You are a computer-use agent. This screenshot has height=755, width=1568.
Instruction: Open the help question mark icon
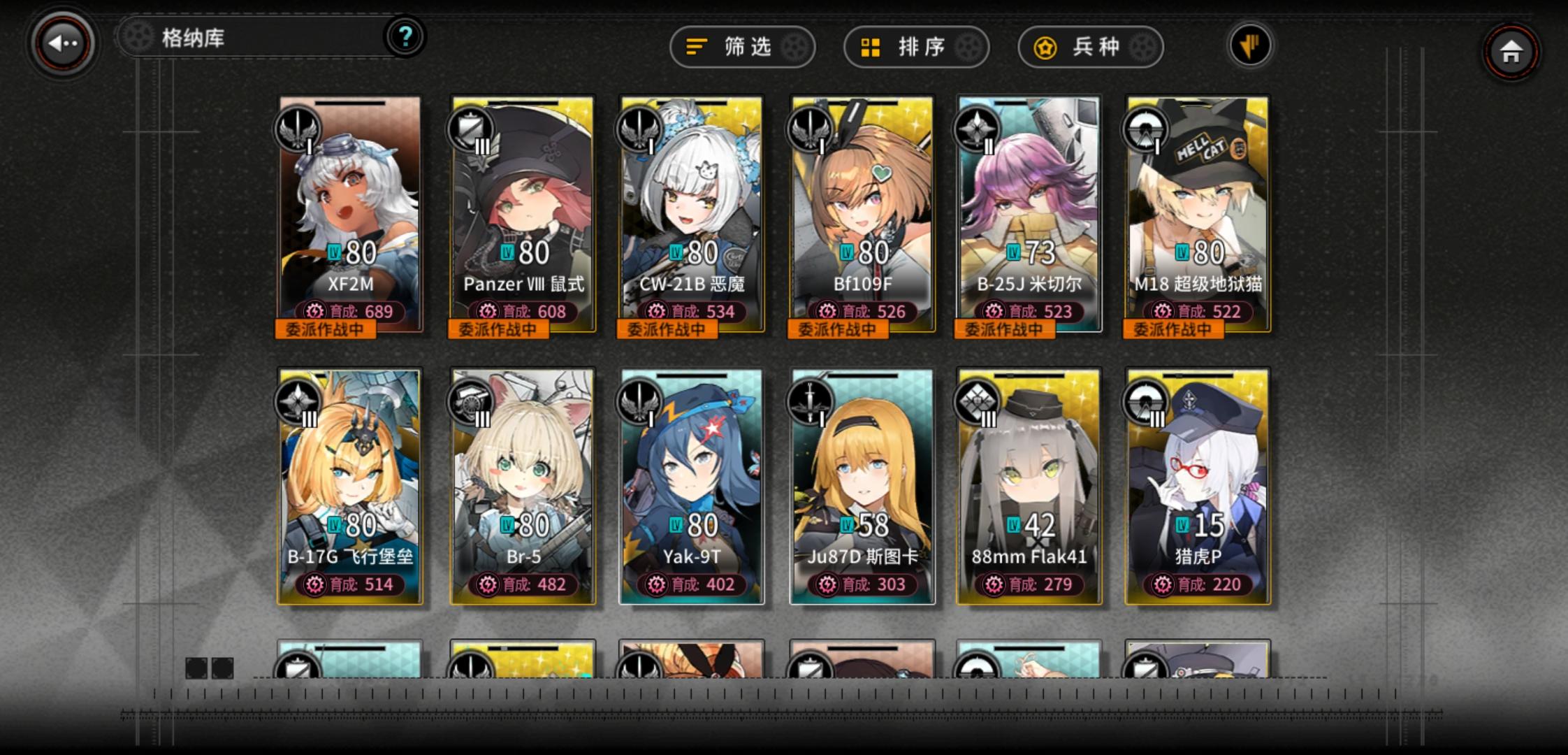click(x=404, y=38)
